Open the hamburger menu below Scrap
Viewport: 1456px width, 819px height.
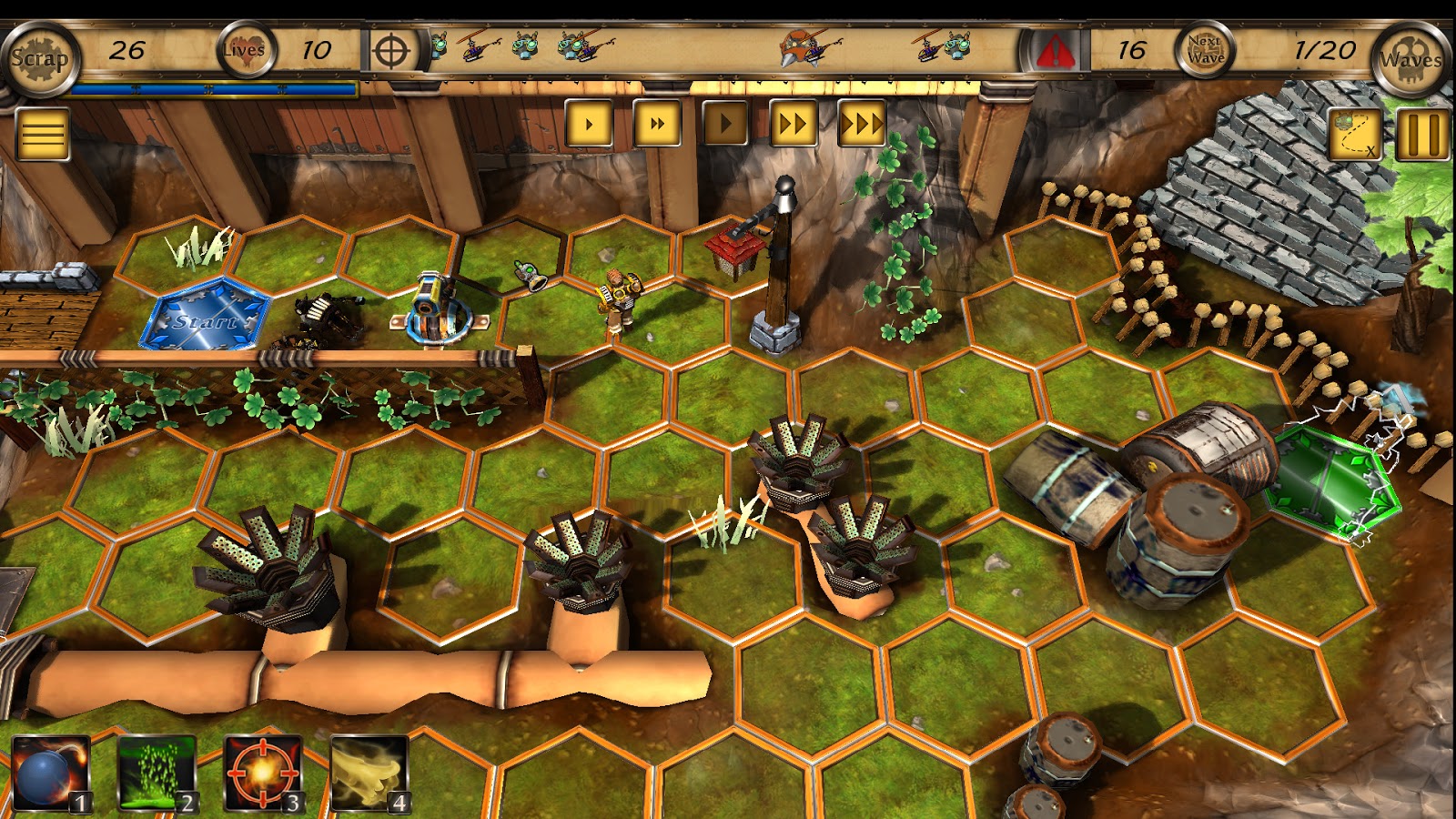coord(41,135)
